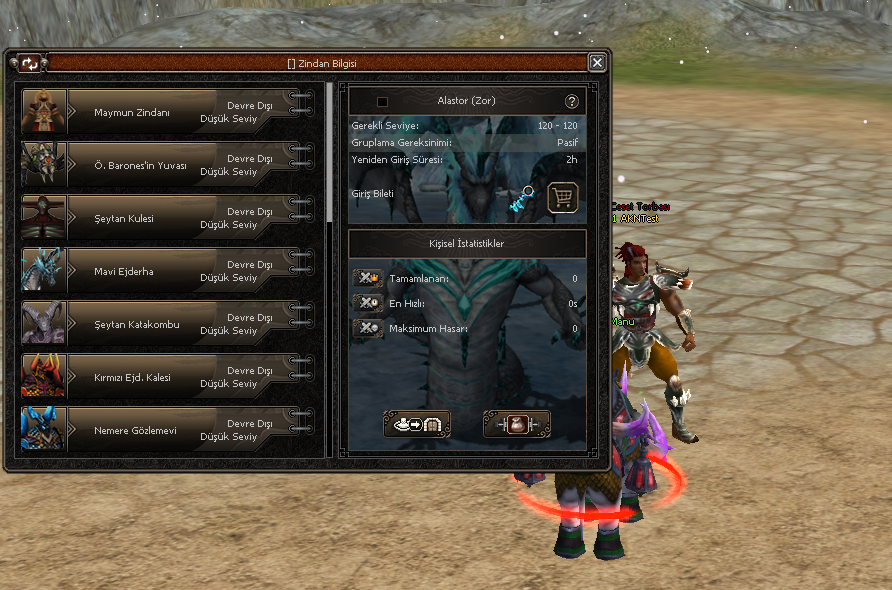
Task: Click the blue key entry ticket icon
Action: point(522,197)
